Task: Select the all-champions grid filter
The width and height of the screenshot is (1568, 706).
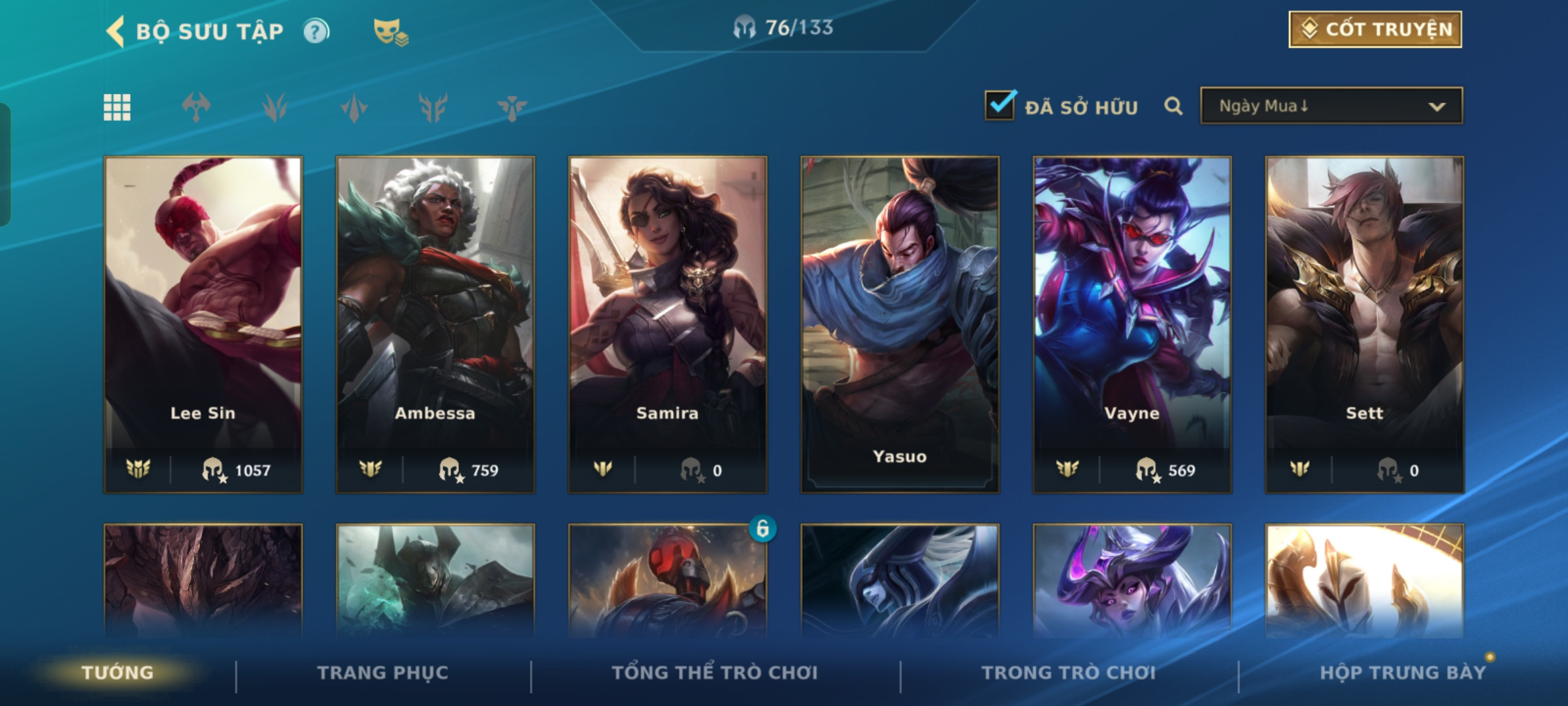Action: (117, 107)
